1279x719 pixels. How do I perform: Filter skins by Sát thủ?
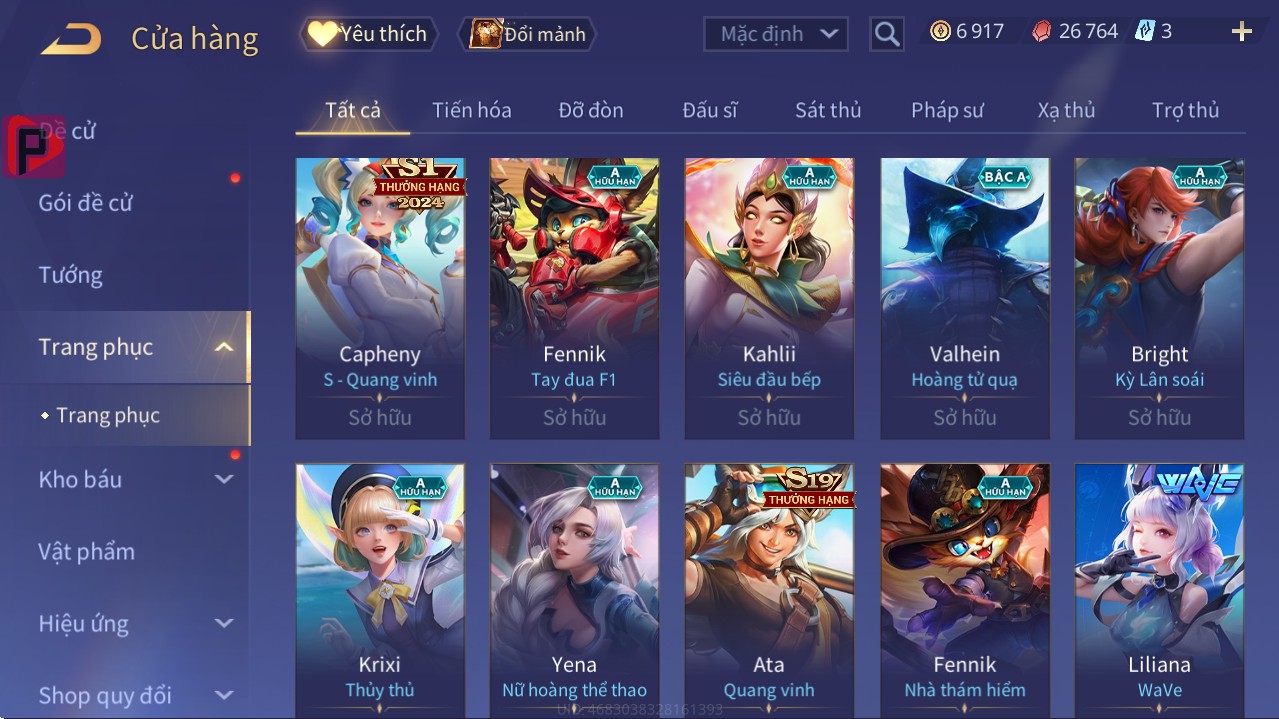point(828,110)
